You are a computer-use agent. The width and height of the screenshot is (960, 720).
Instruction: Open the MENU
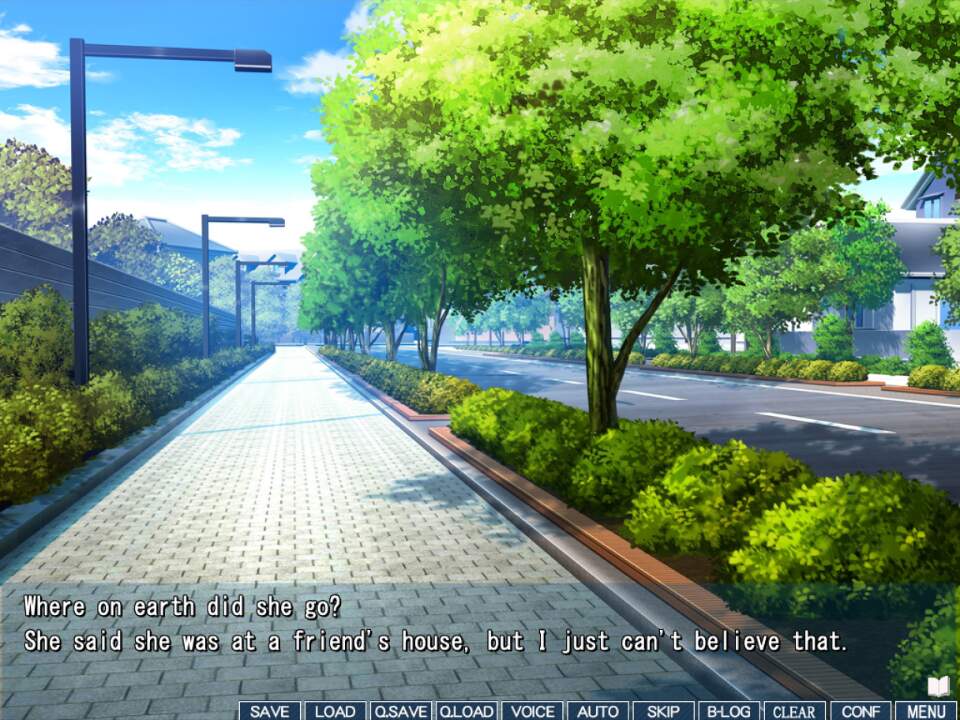[x=926, y=711]
